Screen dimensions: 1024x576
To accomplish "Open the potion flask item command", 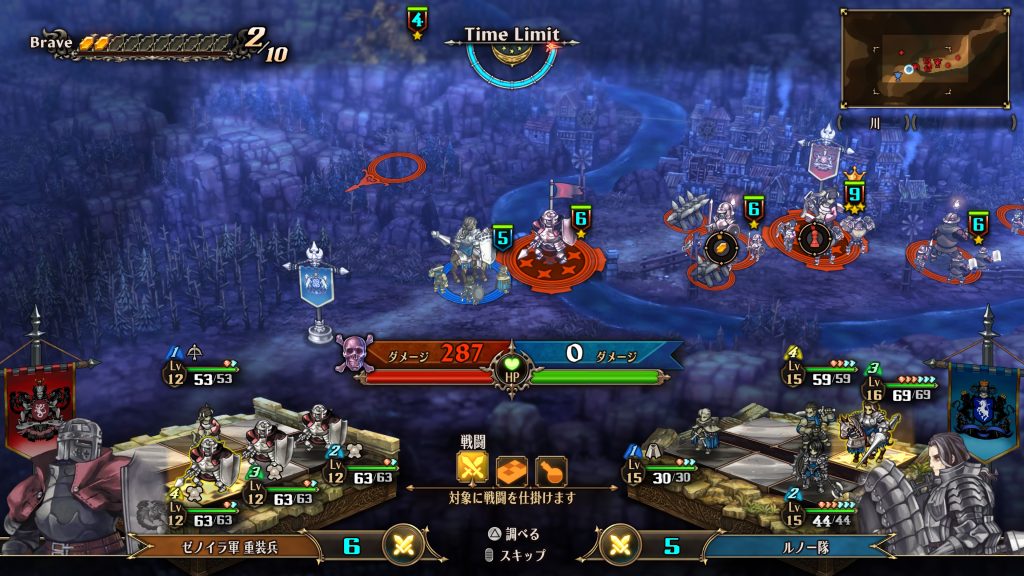I will click(x=550, y=469).
